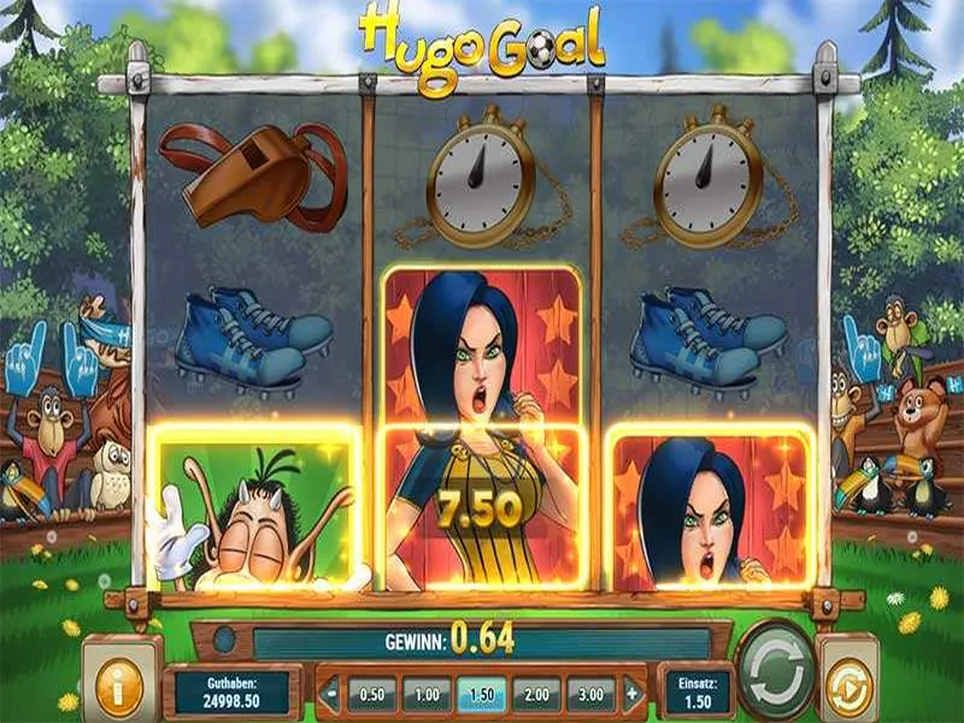
Task: Select the 0.50 bet amount
Action: point(372,693)
